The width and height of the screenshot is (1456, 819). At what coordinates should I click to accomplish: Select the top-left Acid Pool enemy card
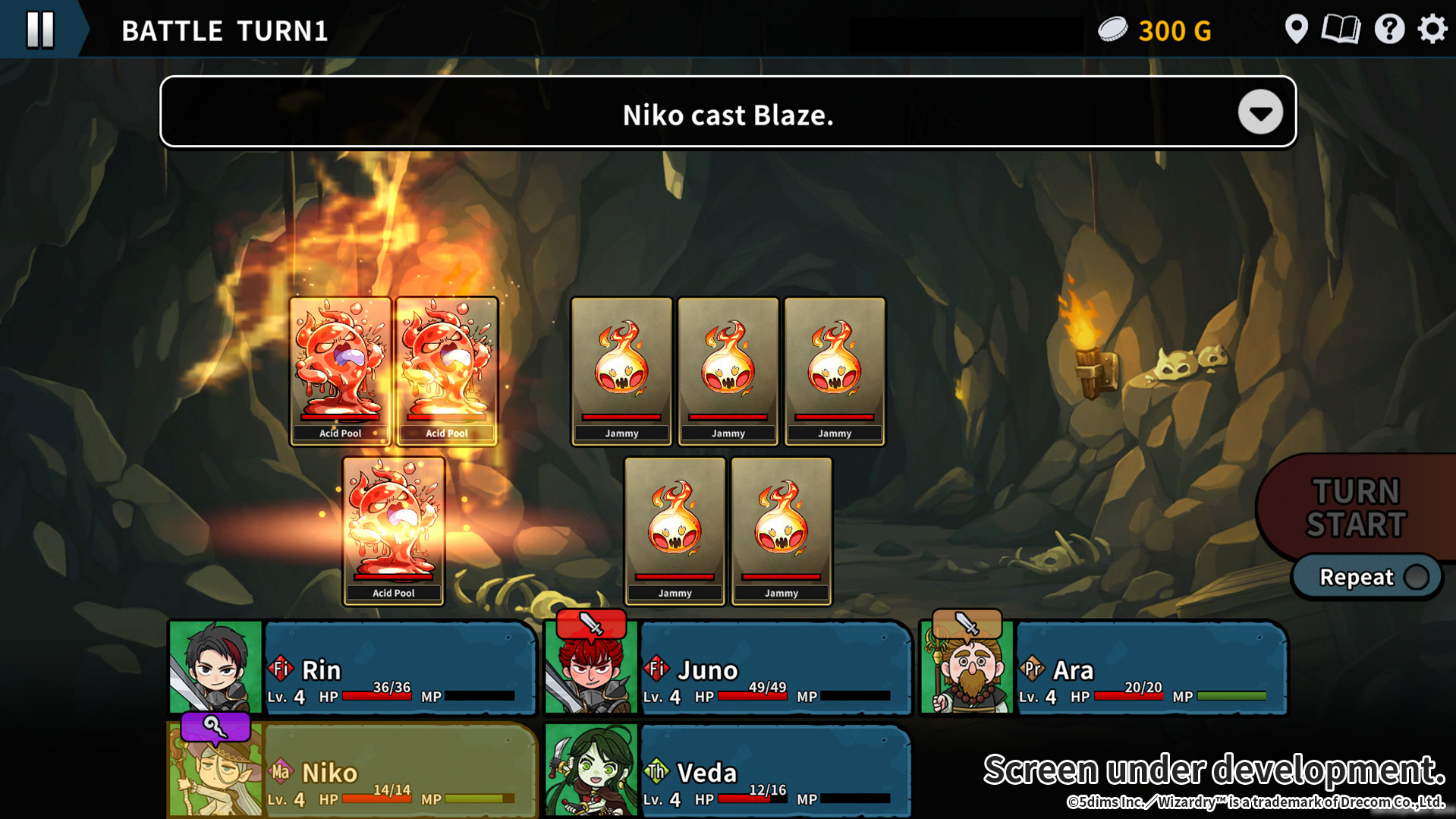pos(341,368)
